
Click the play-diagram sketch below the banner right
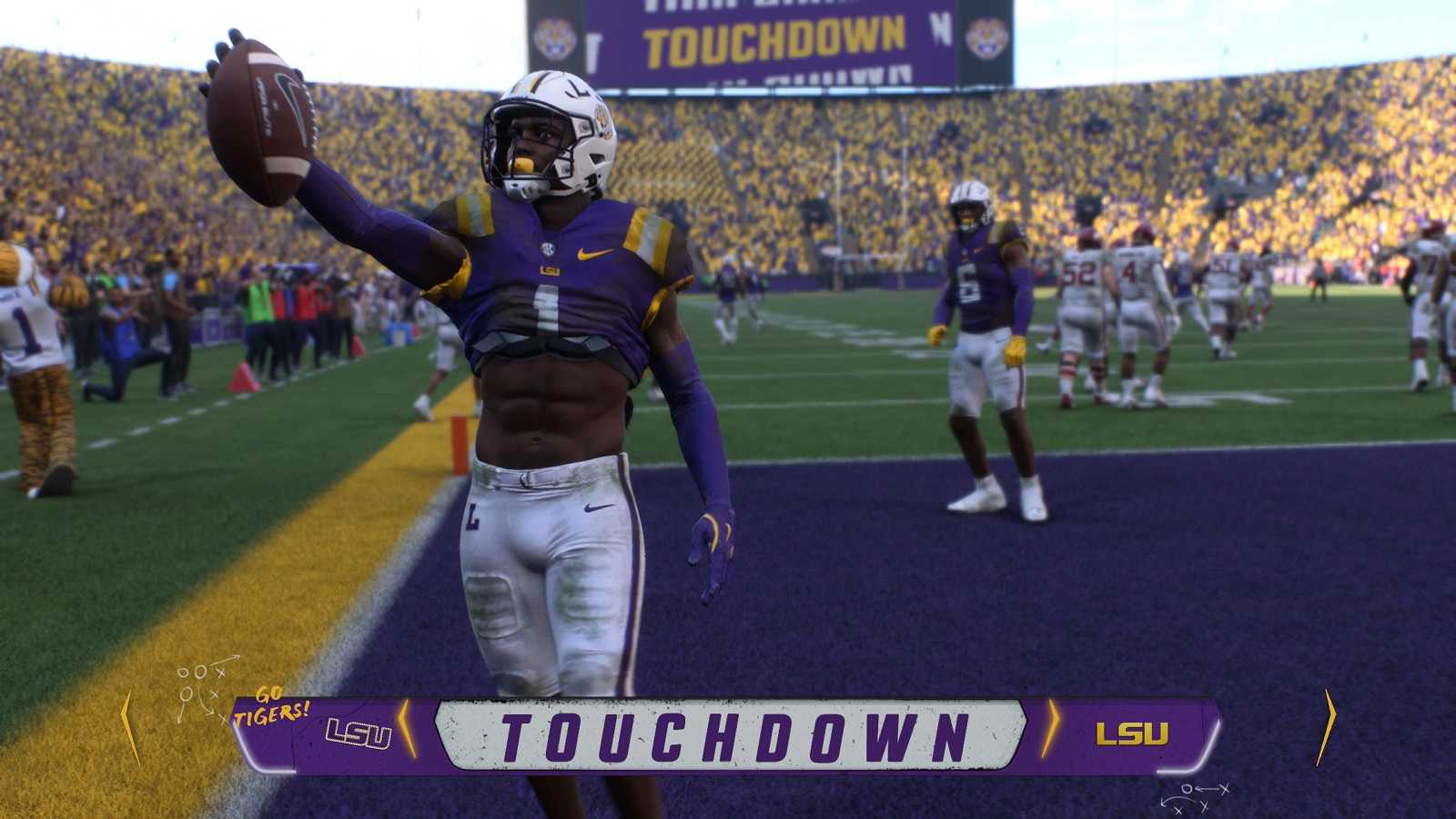tap(1196, 794)
